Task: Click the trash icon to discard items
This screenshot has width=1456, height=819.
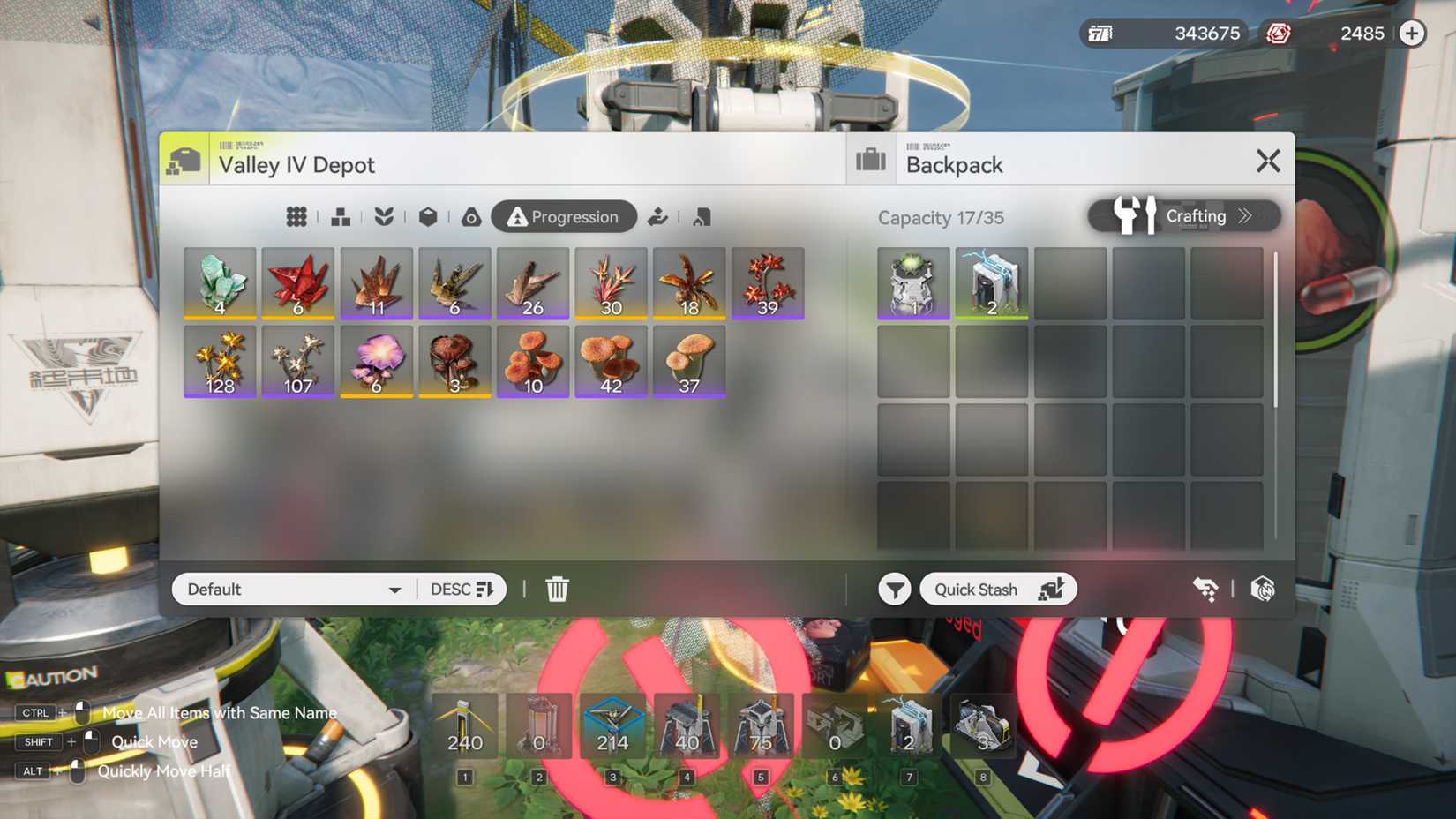Action: pyautogui.click(x=556, y=589)
